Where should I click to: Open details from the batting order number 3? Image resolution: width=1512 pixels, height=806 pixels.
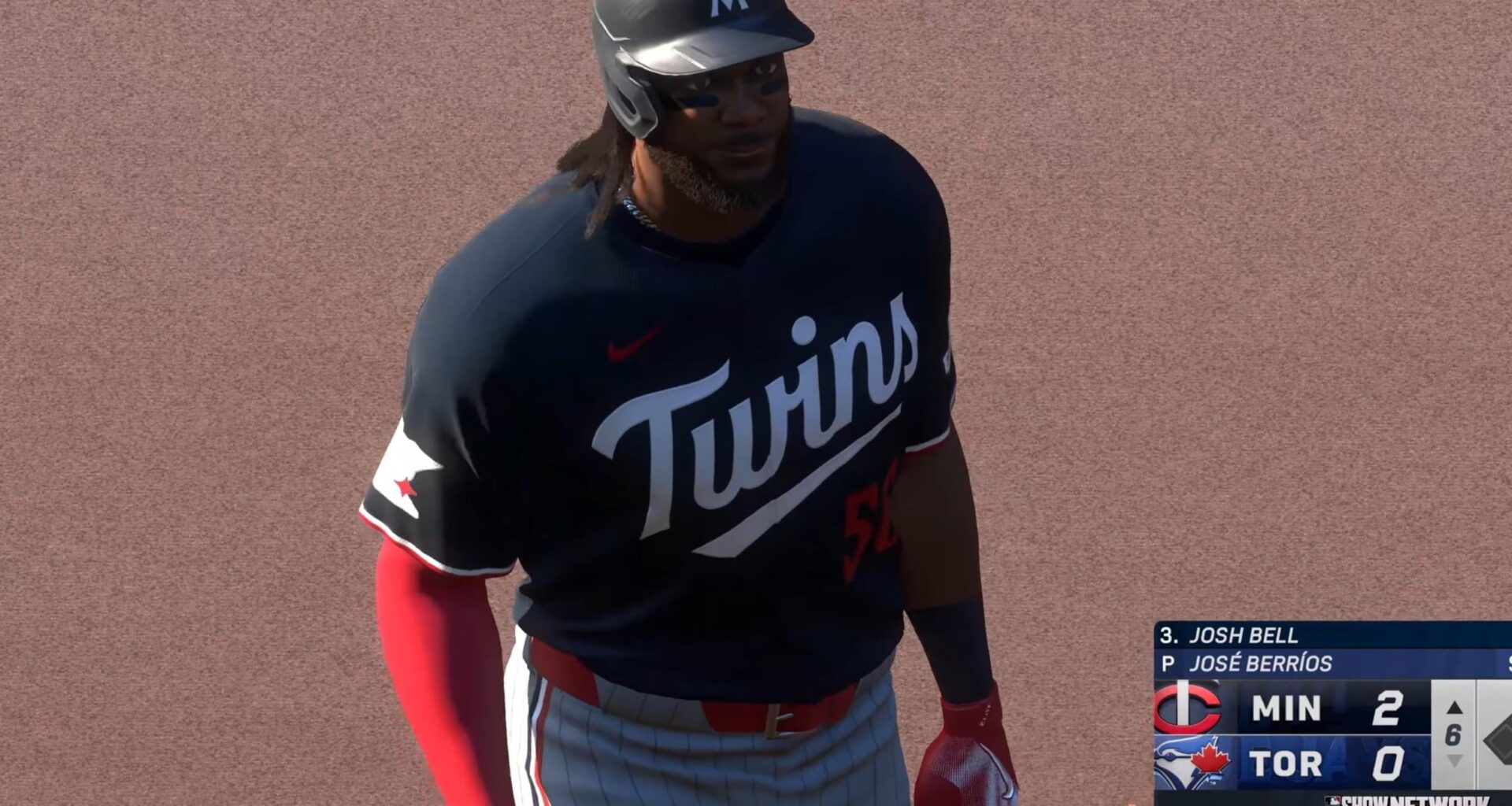[1166, 636]
